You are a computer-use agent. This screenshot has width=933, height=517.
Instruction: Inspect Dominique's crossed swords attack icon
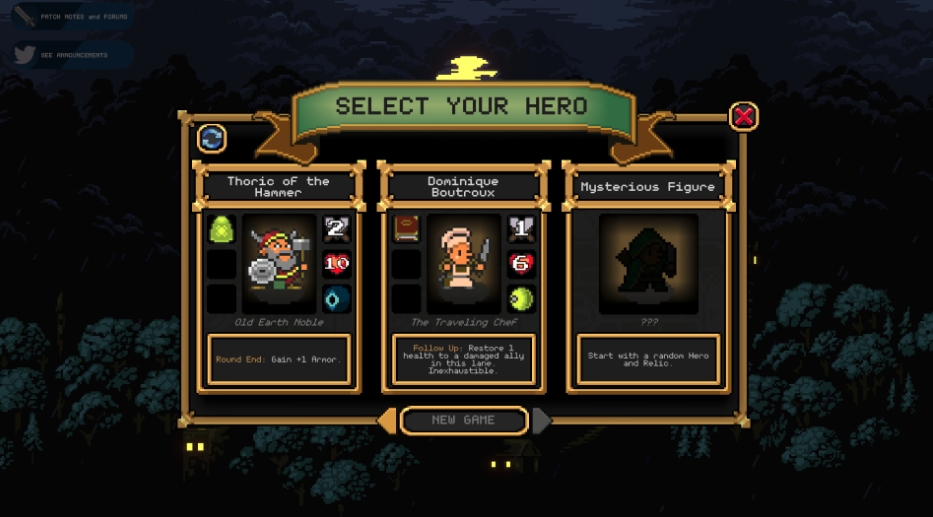pyautogui.click(x=521, y=230)
